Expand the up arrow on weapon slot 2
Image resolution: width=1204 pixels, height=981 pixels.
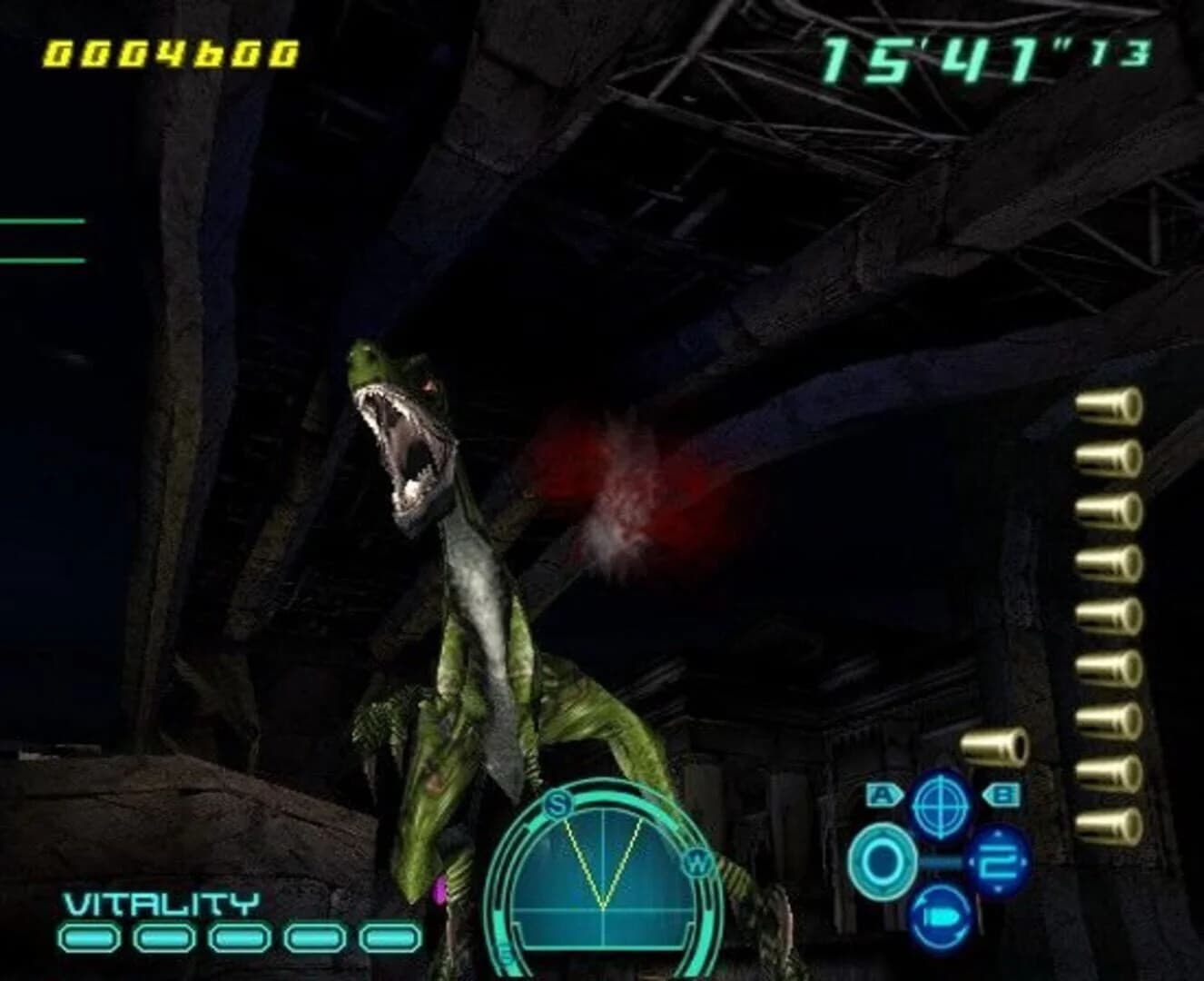point(997,834)
